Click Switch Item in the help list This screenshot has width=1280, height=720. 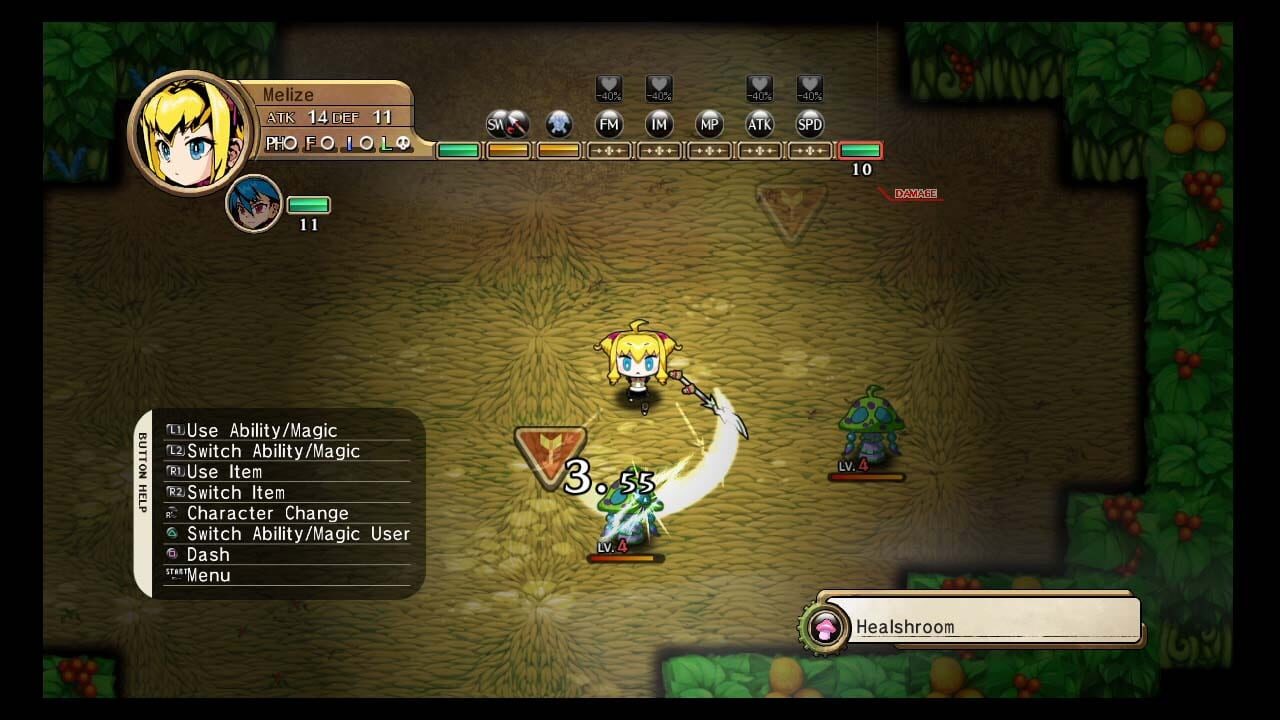pos(236,492)
